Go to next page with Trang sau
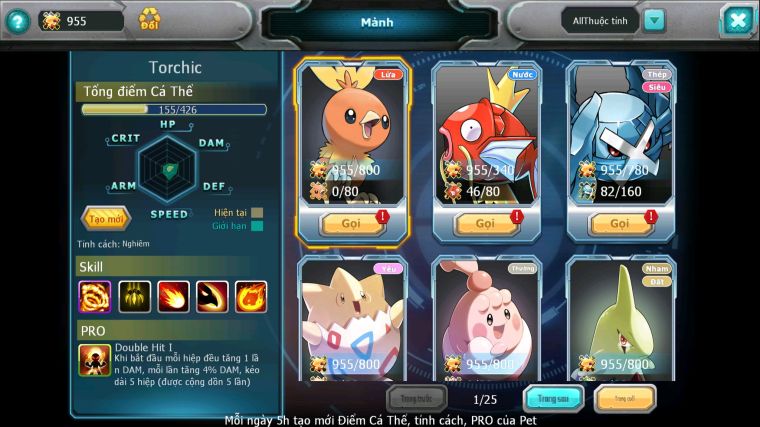Viewport: 760px width, 427px height. coord(554,399)
